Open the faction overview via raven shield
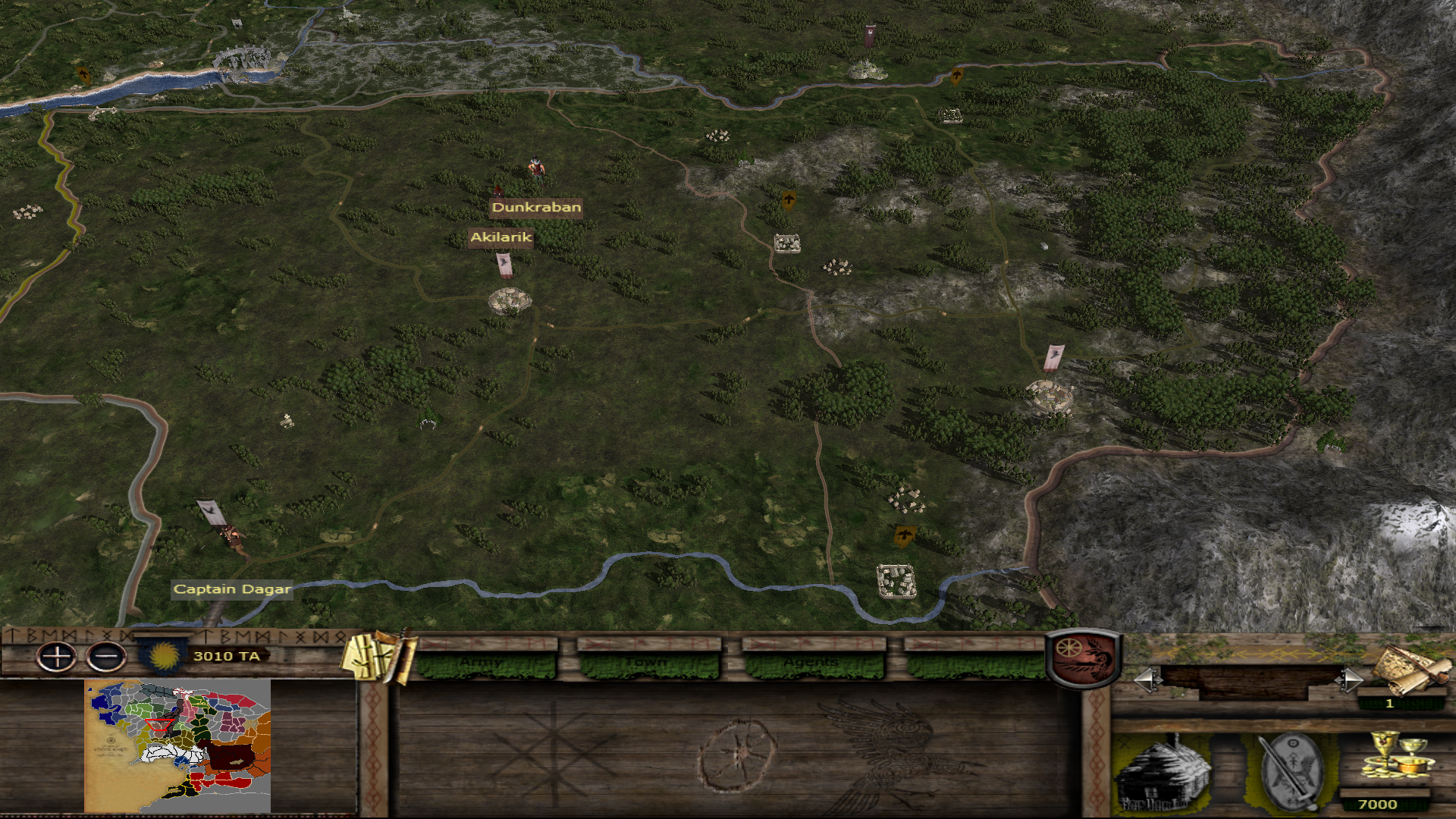Screen dimensions: 1456x819 tap(1084, 658)
